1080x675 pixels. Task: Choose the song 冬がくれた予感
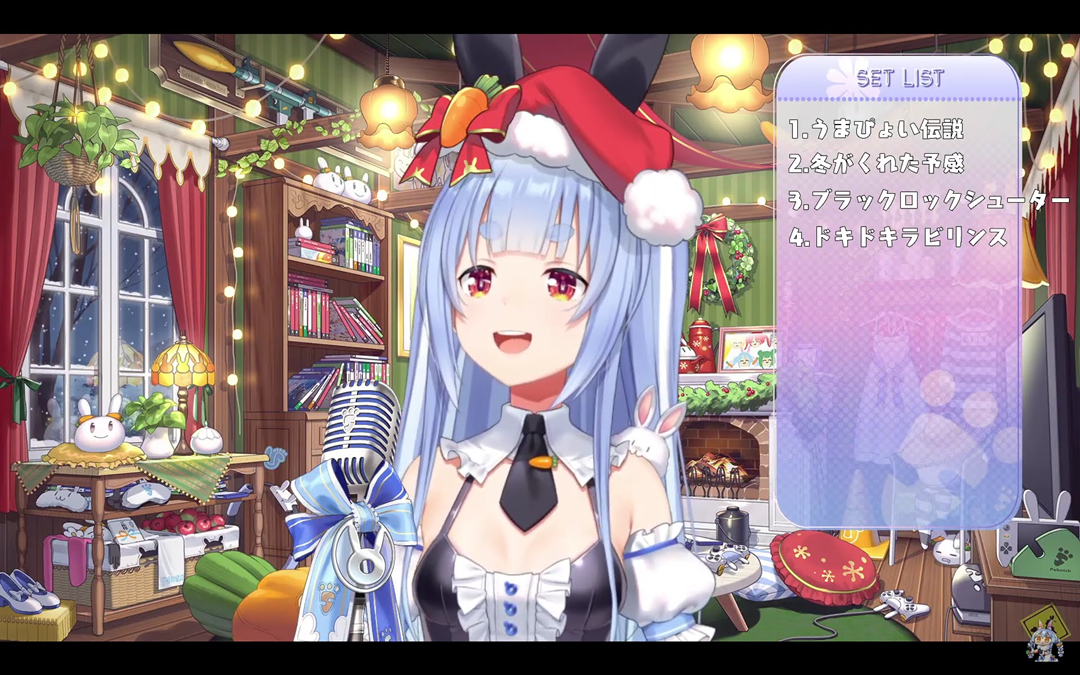click(x=875, y=165)
